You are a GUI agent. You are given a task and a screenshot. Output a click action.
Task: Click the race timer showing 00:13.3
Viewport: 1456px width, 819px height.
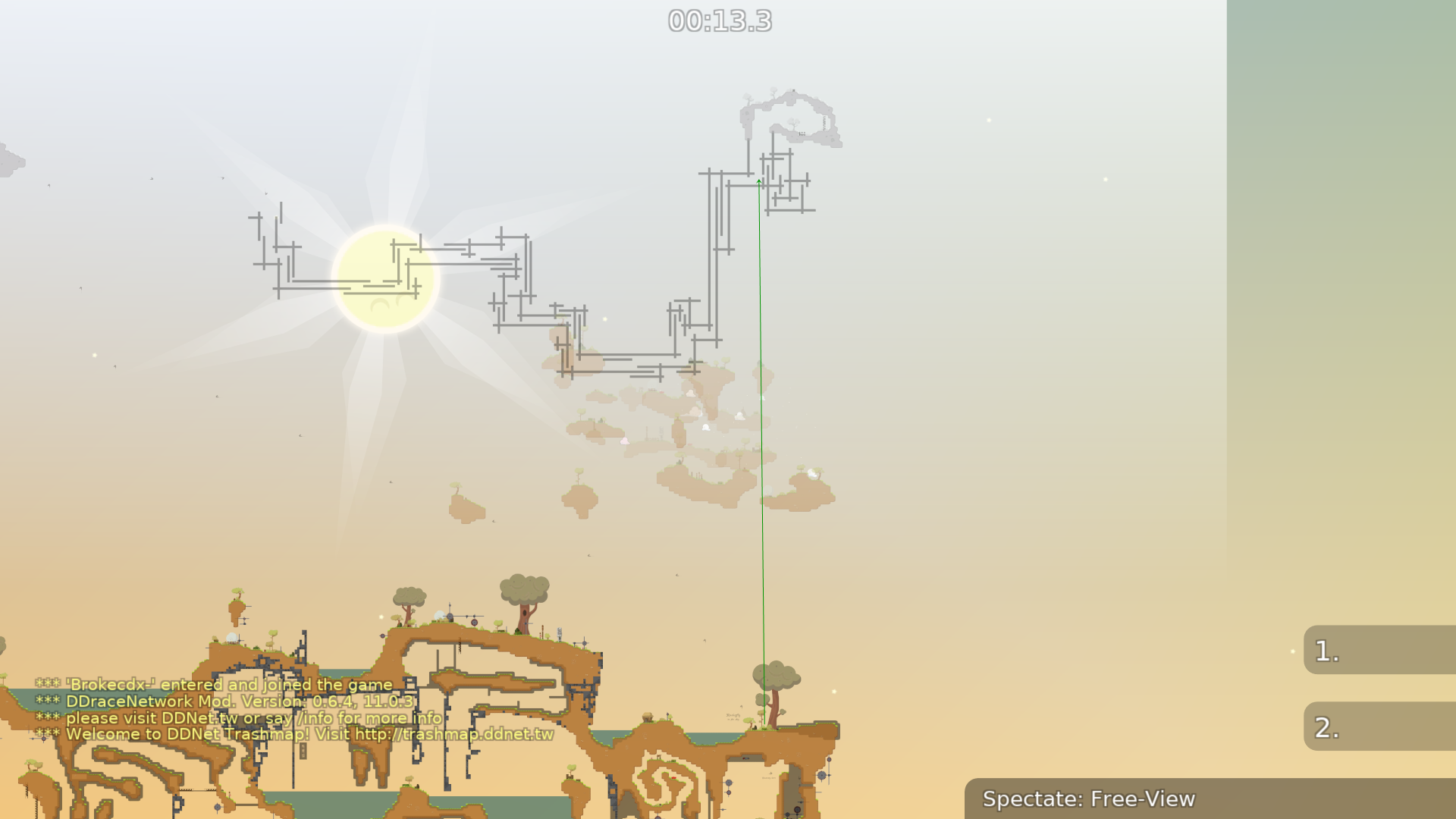(x=718, y=22)
